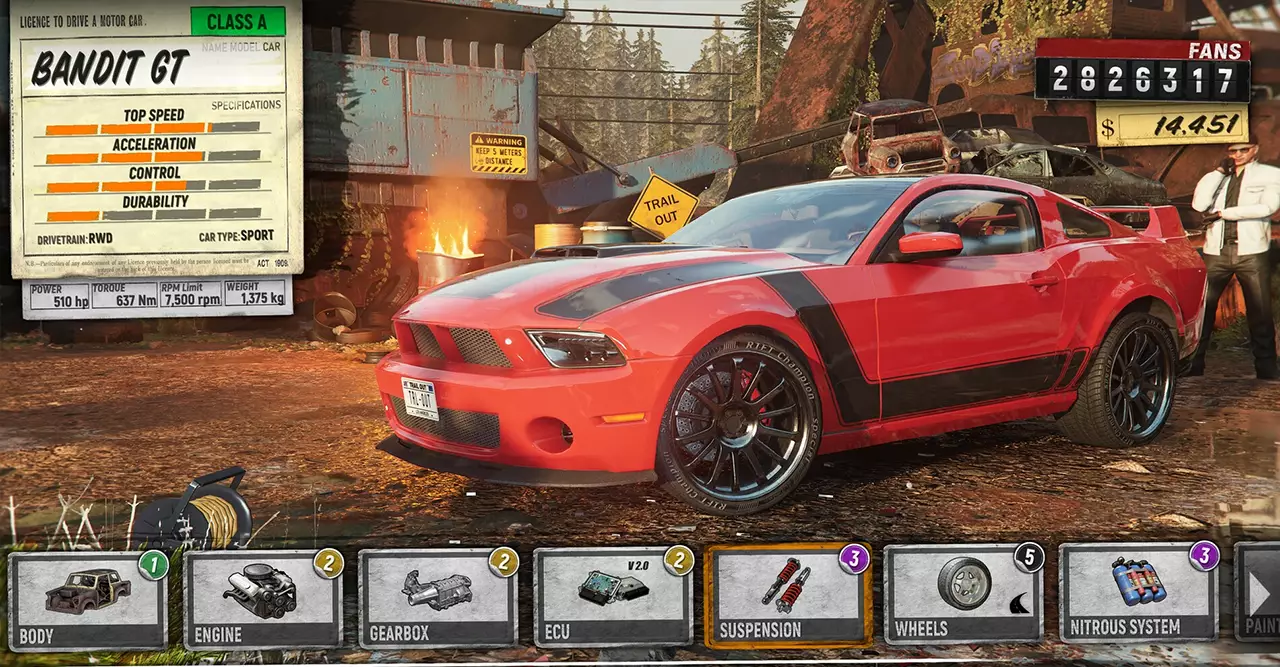The width and height of the screenshot is (1280, 667).
Task: Open the Nitrous System upgrades
Action: [1138, 592]
